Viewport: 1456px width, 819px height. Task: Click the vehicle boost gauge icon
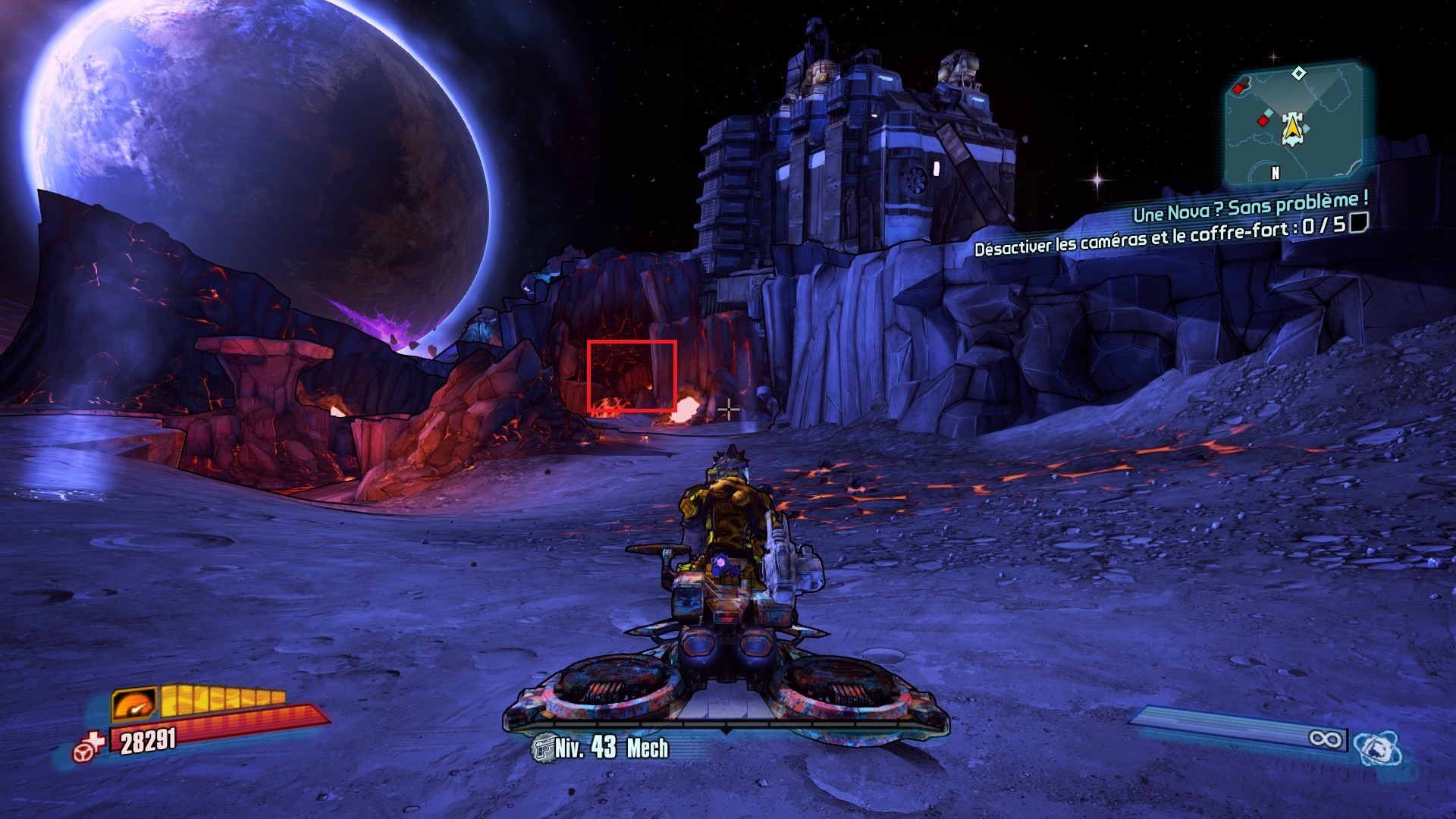(134, 703)
